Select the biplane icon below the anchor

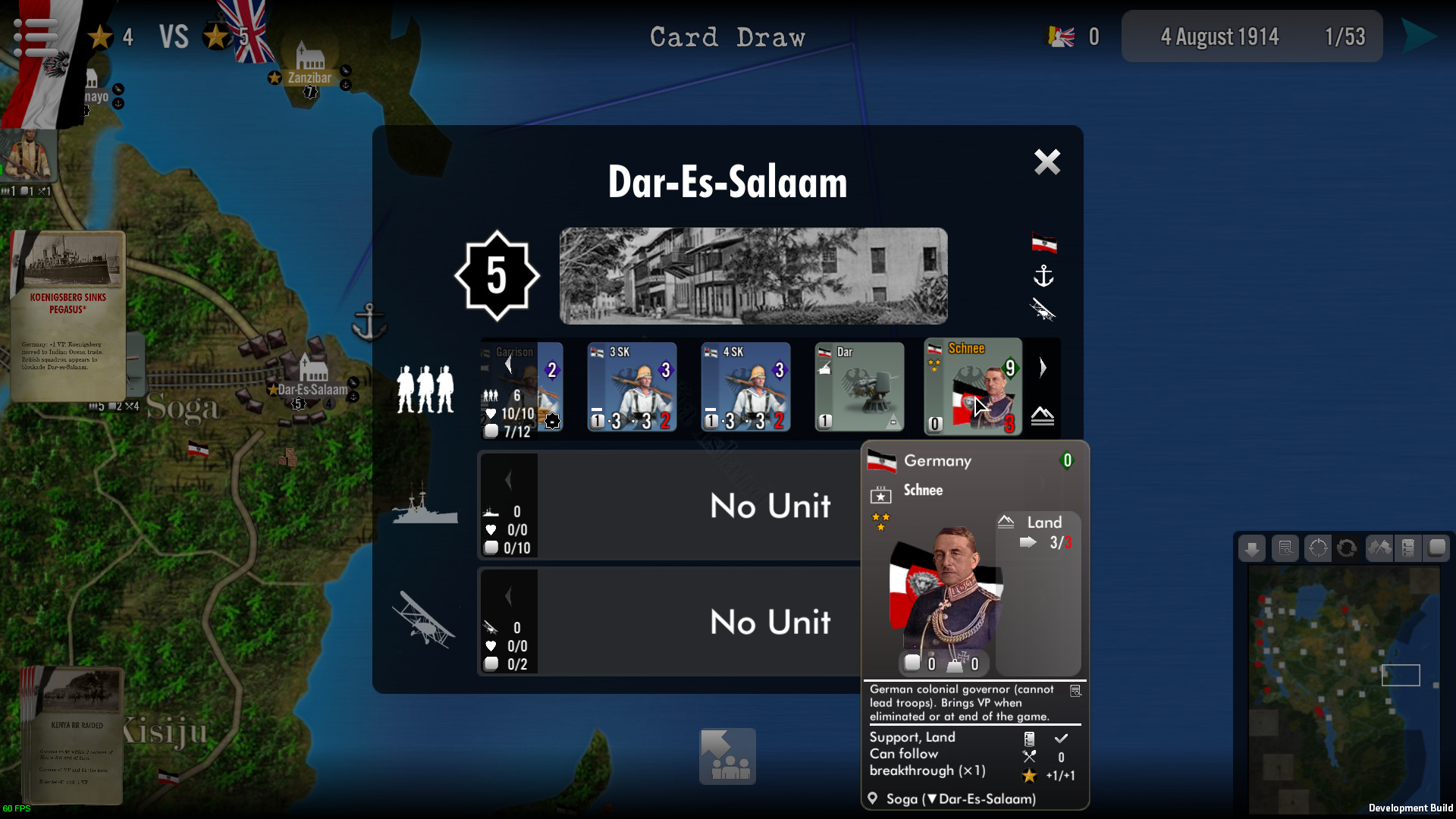(1045, 310)
